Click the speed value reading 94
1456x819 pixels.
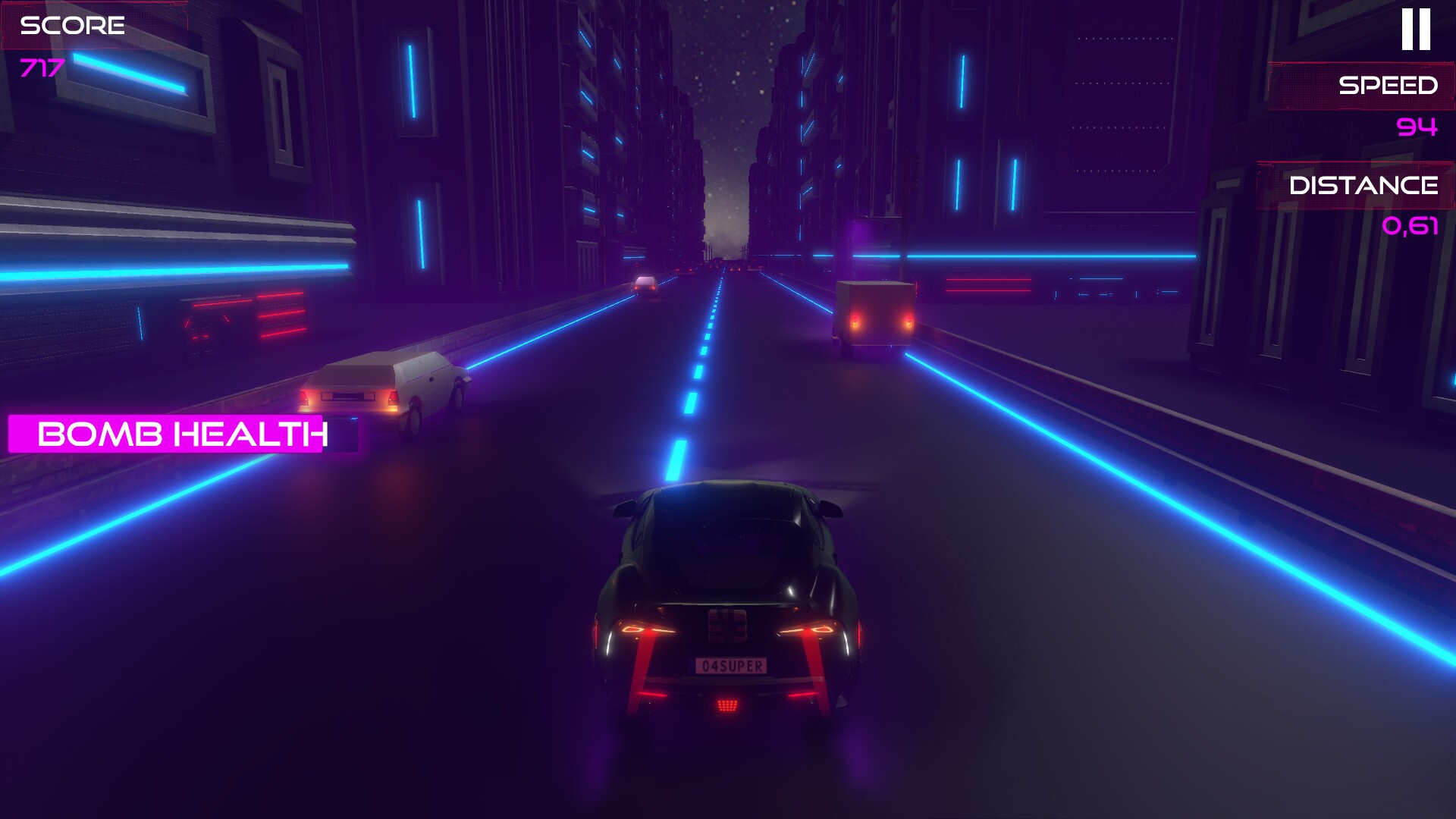pos(1418,129)
